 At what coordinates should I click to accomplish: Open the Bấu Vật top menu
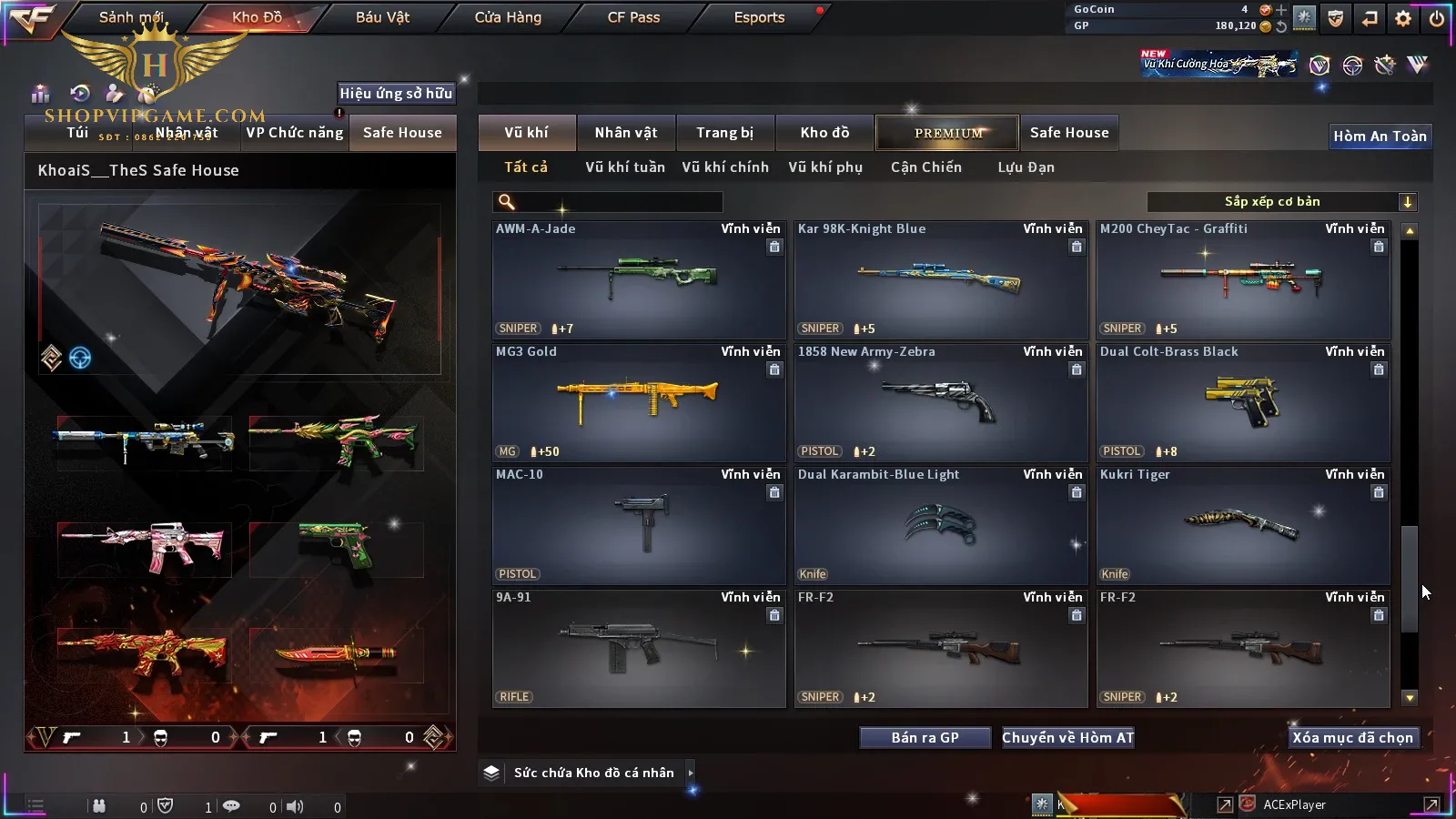(x=382, y=17)
